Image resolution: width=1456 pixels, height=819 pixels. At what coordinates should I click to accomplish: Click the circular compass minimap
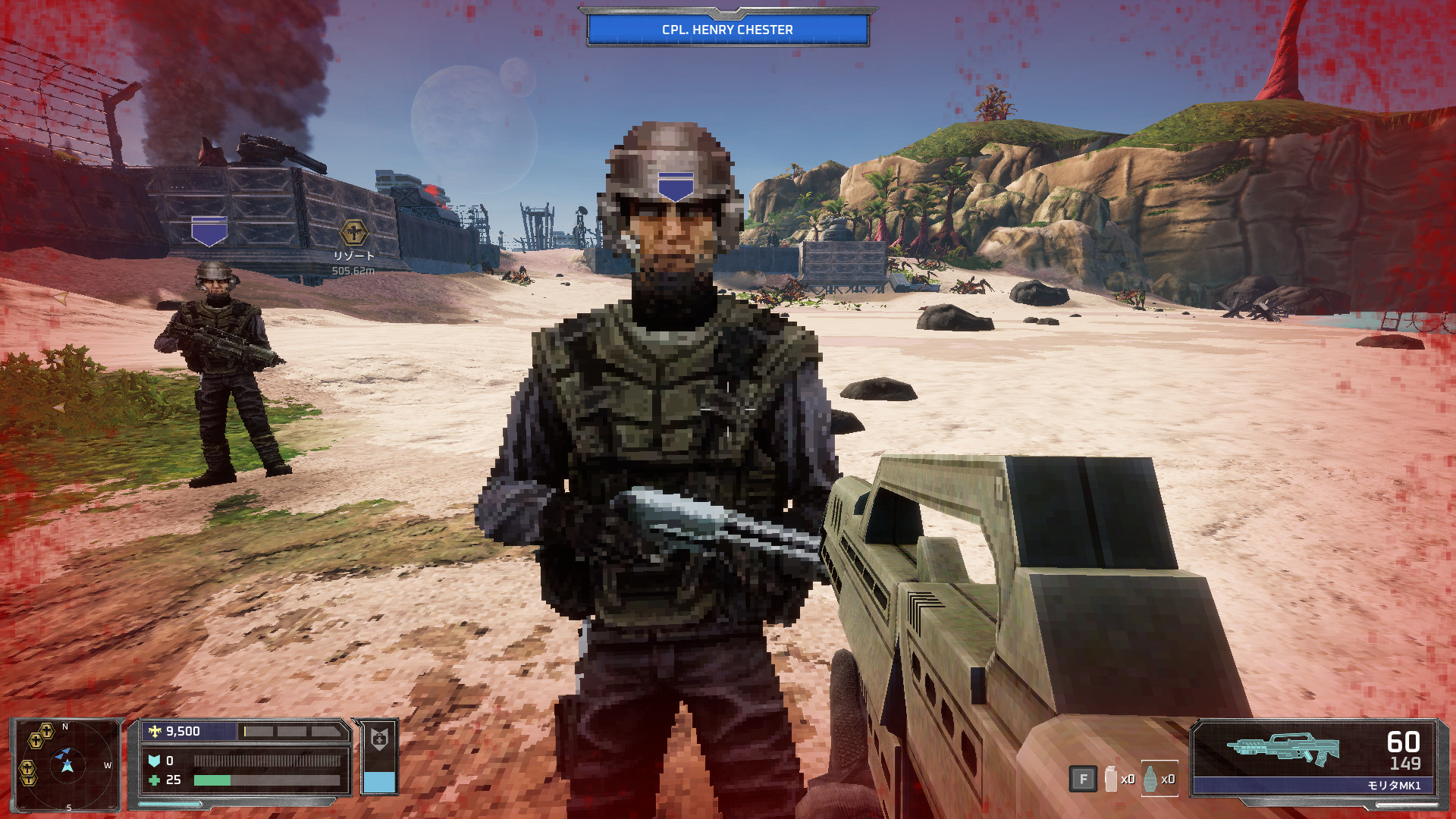point(68,764)
